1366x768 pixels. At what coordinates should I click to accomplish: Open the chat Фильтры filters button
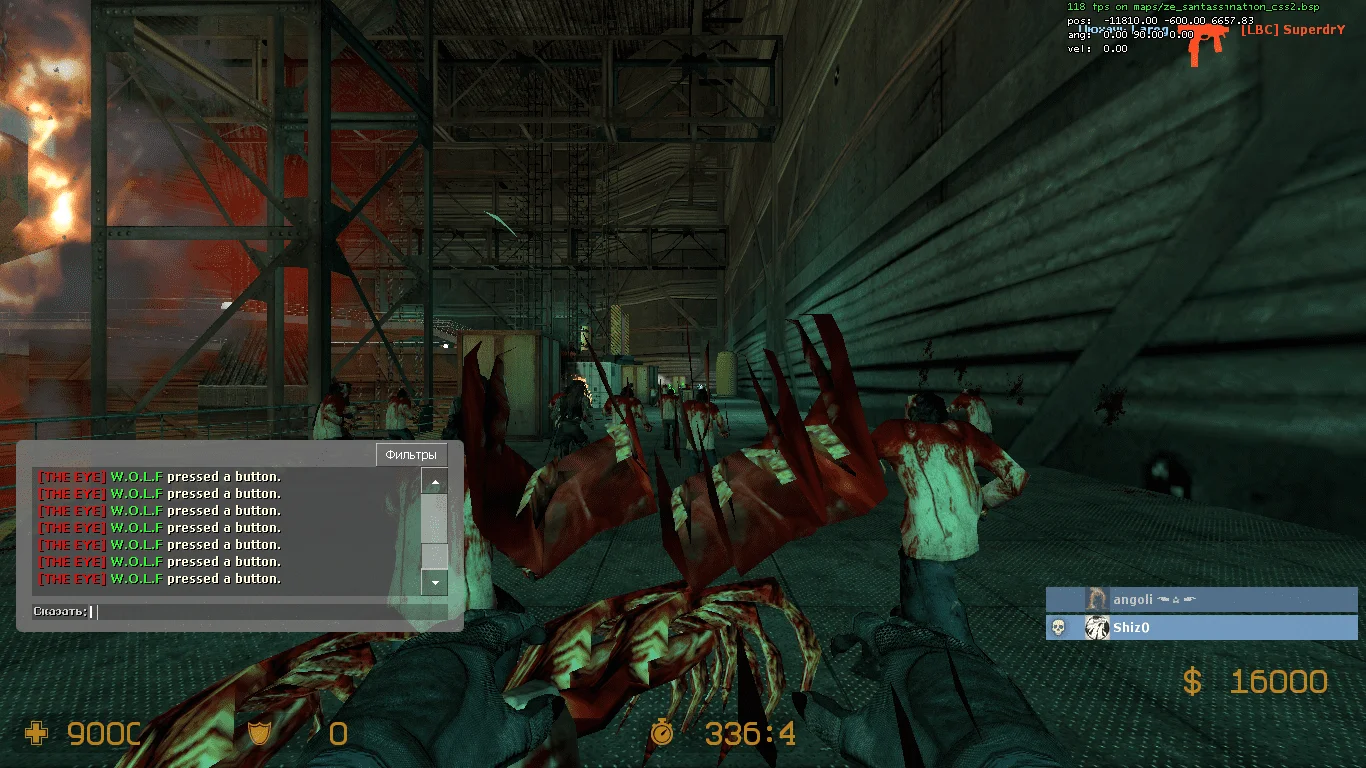click(411, 455)
